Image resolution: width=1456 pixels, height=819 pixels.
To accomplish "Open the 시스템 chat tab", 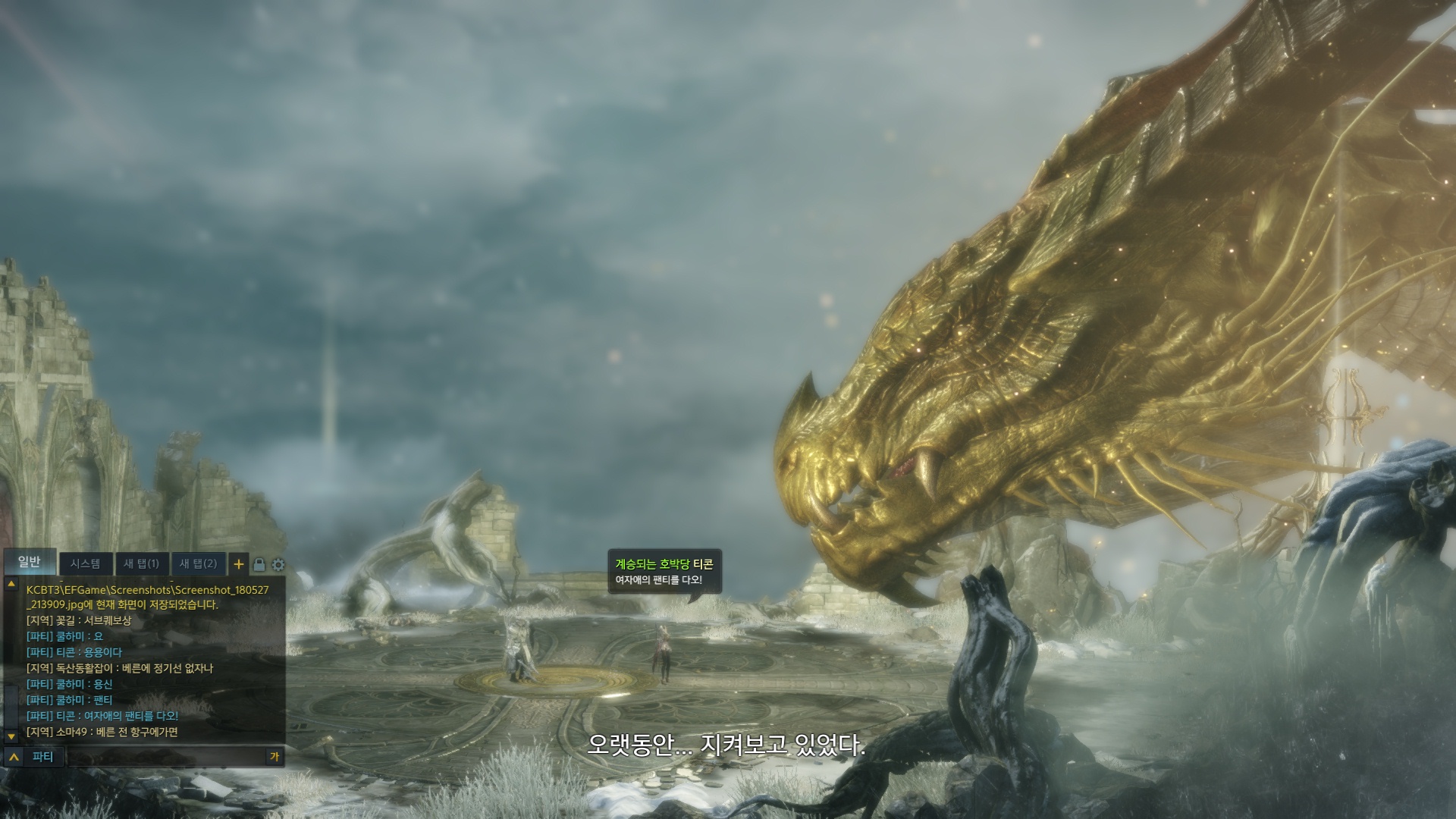I will coord(85,564).
